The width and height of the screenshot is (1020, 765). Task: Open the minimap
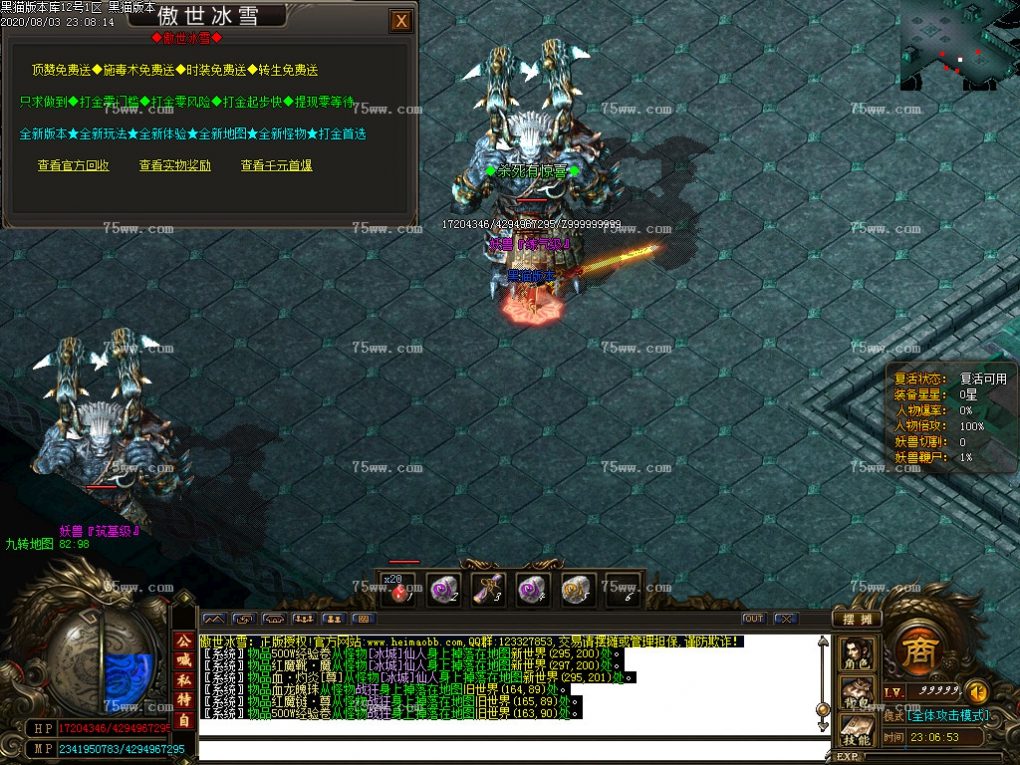pos(958,45)
